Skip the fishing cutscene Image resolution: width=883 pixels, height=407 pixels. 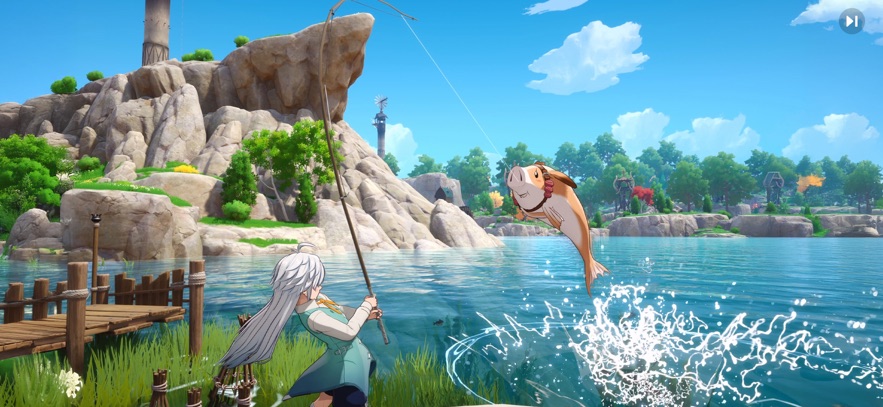(851, 20)
